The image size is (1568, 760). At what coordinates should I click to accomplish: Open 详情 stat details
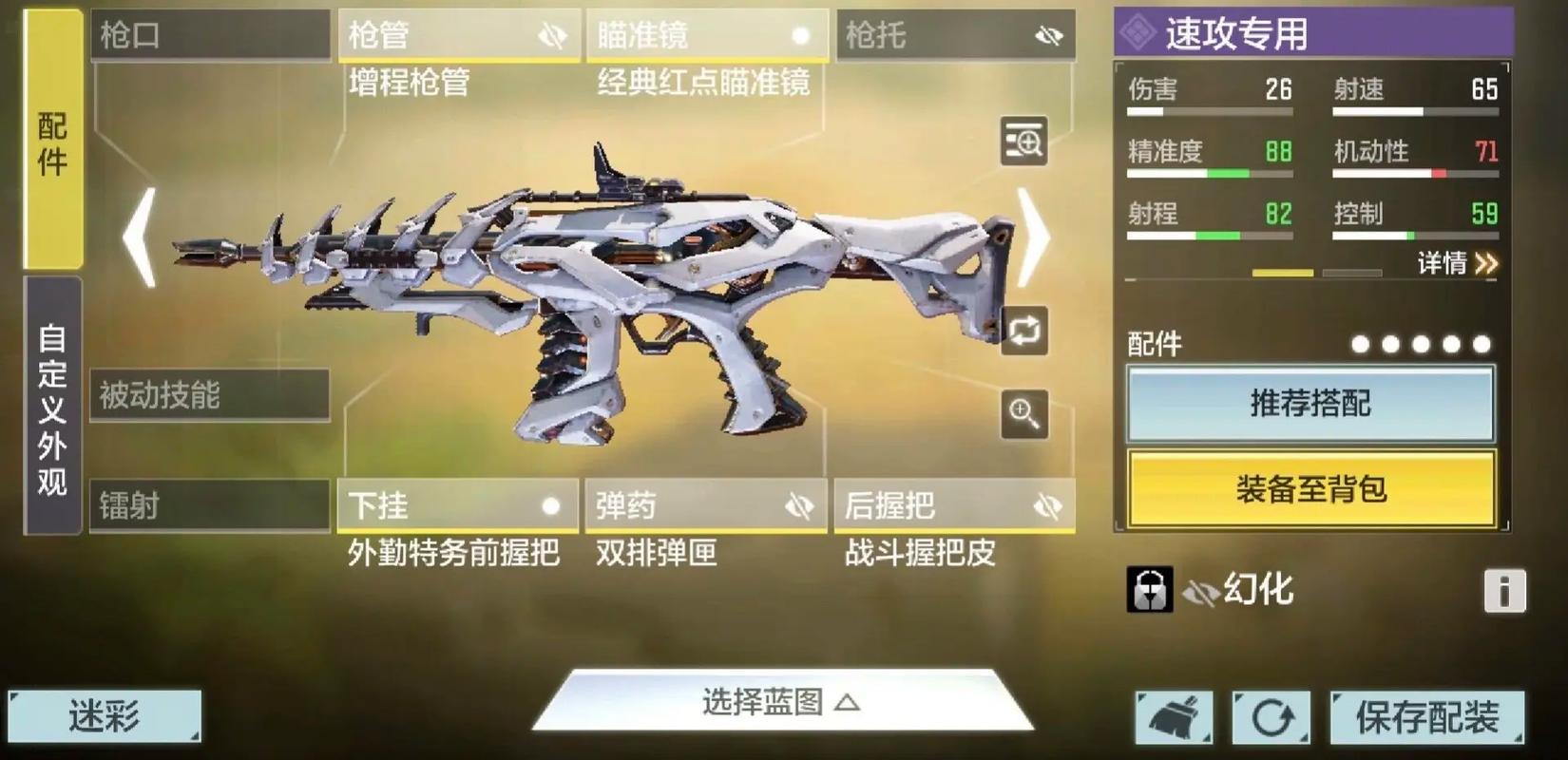tap(1457, 263)
